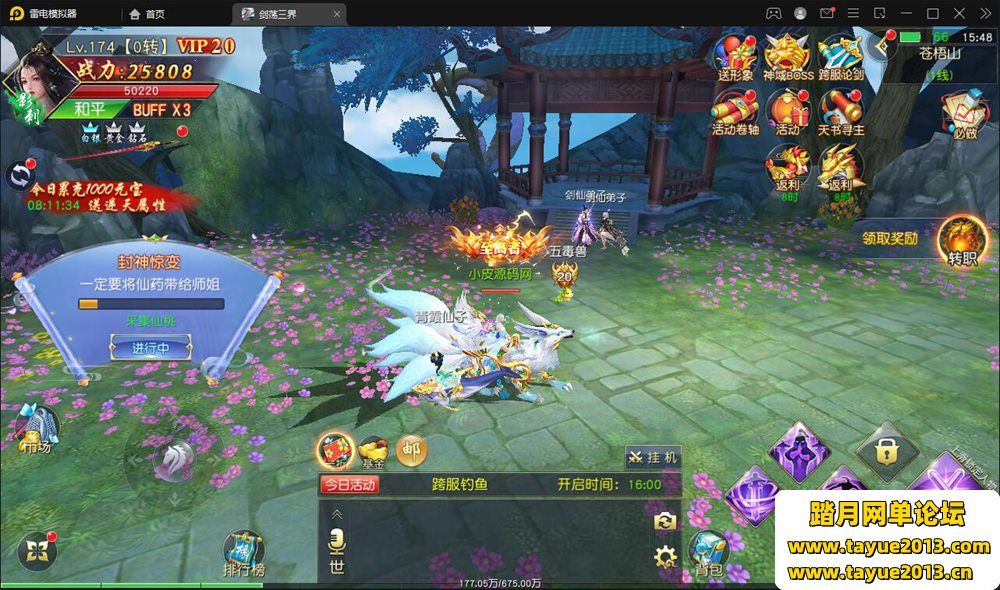Open the 邮 mail icon
Image resolution: width=1000 pixels, height=590 pixels.
(411, 451)
